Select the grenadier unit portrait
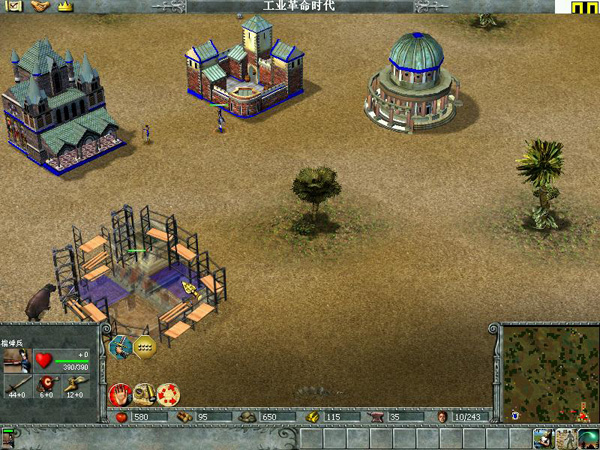Screen dimensions: 600x450 click(x=16, y=360)
